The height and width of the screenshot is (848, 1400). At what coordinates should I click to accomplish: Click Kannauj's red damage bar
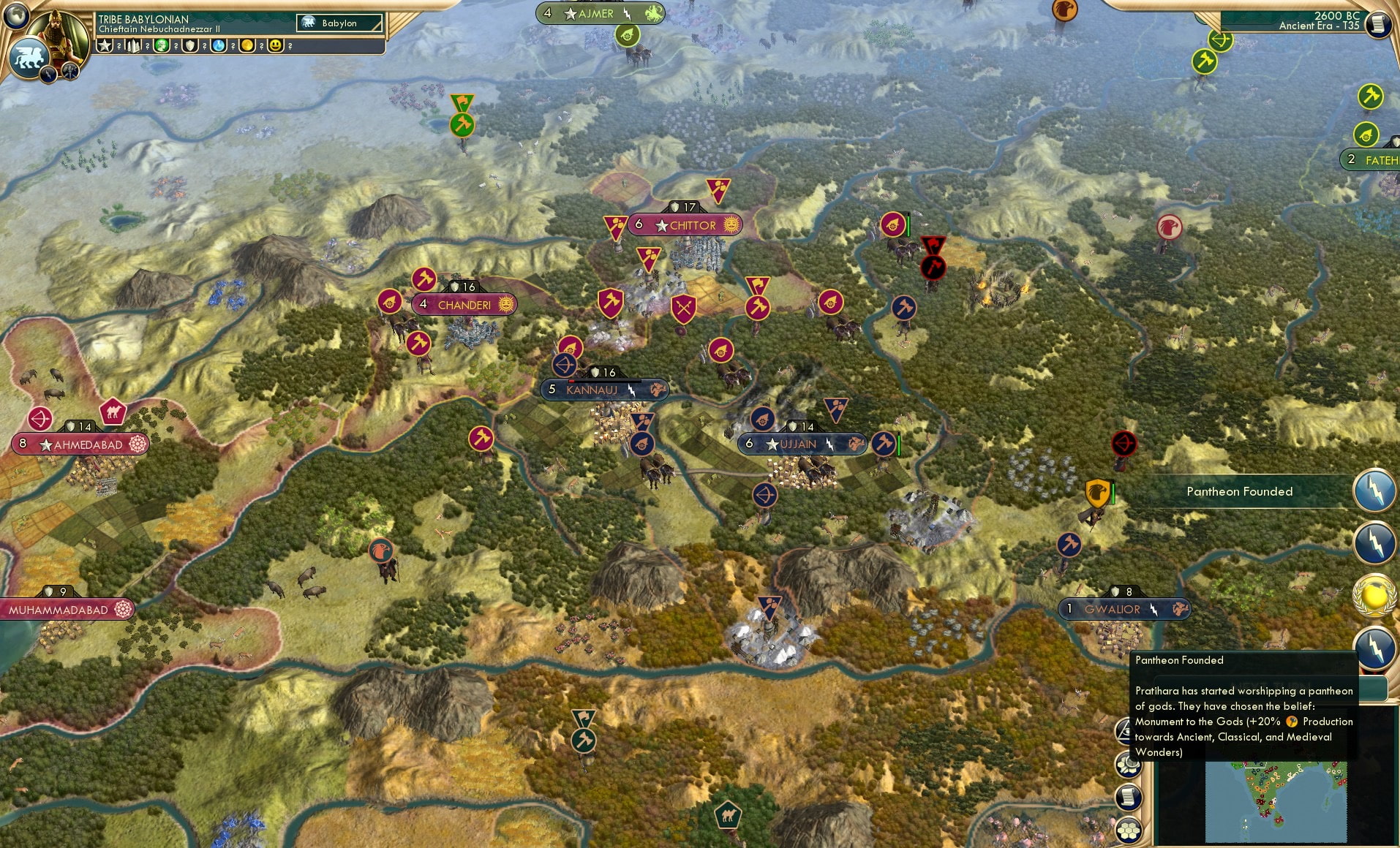(573, 381)
